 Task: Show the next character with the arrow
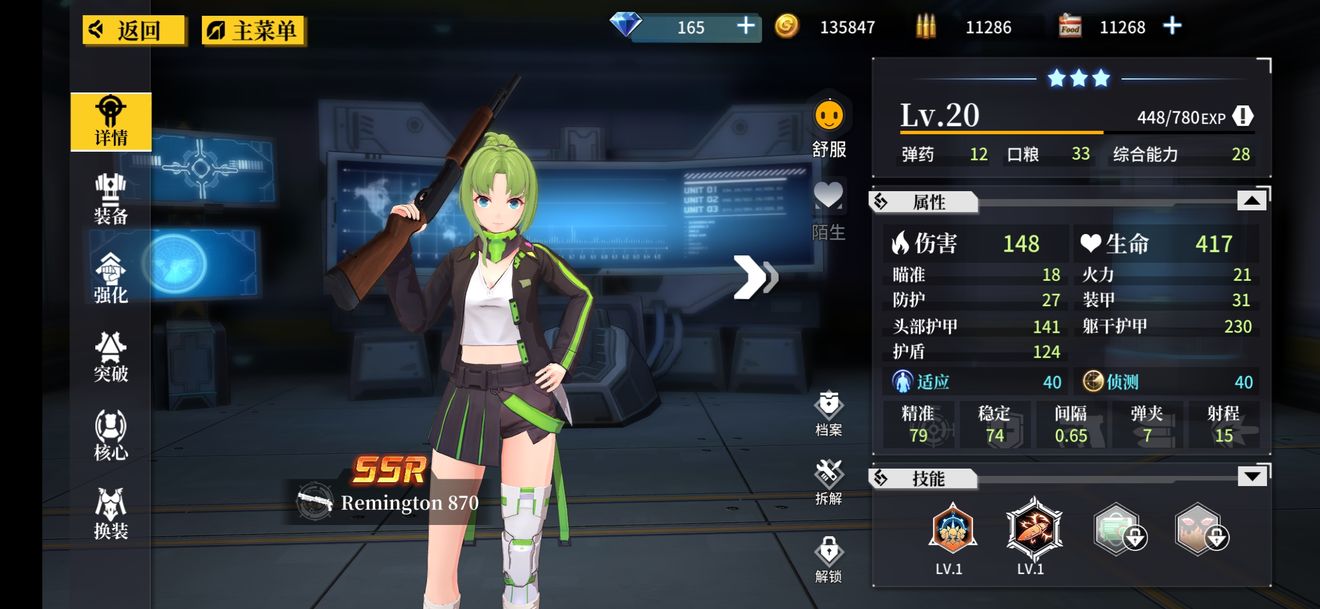point(755,277)
